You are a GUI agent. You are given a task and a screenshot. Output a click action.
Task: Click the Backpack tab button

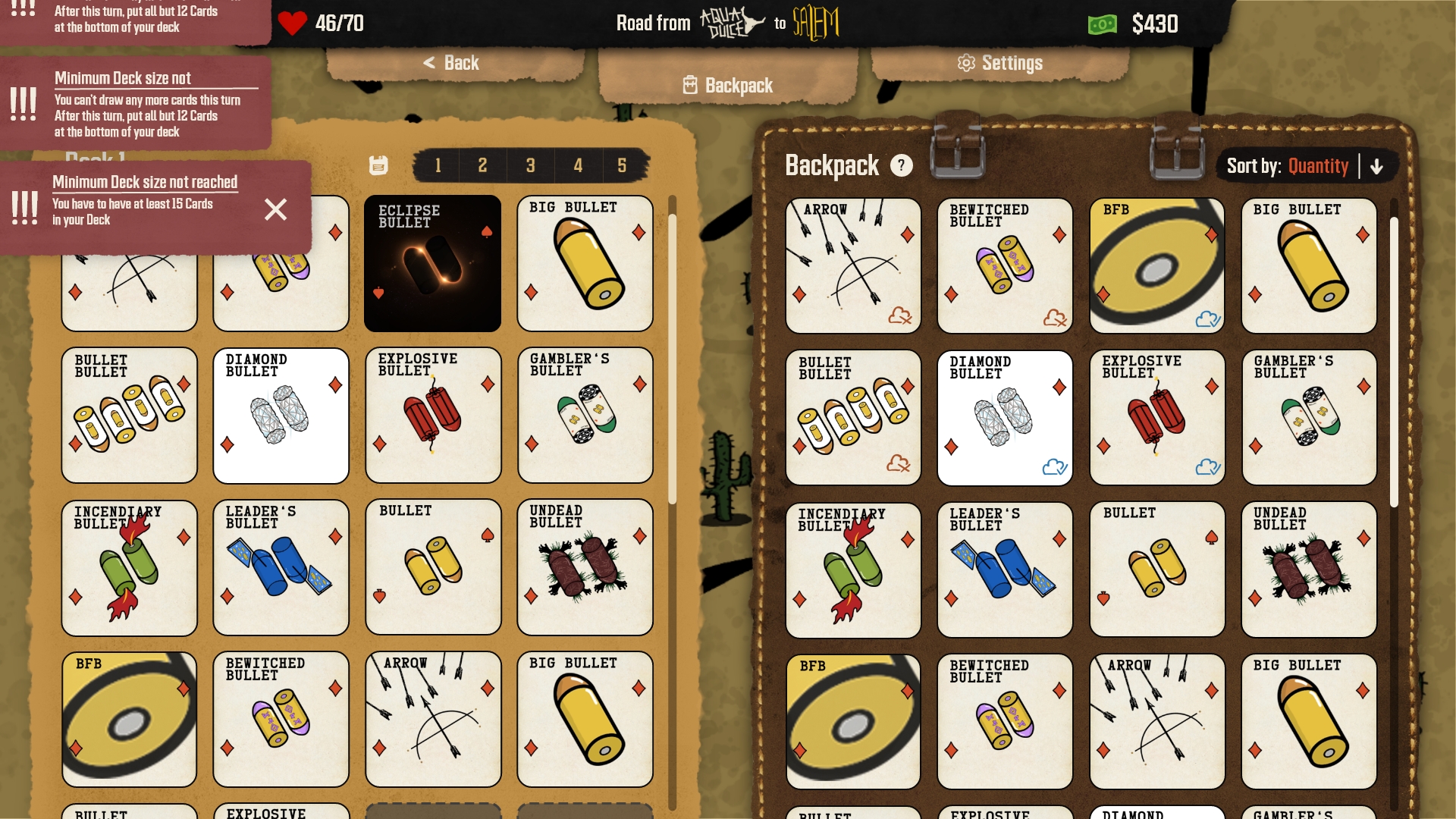[x=728, y=86]
